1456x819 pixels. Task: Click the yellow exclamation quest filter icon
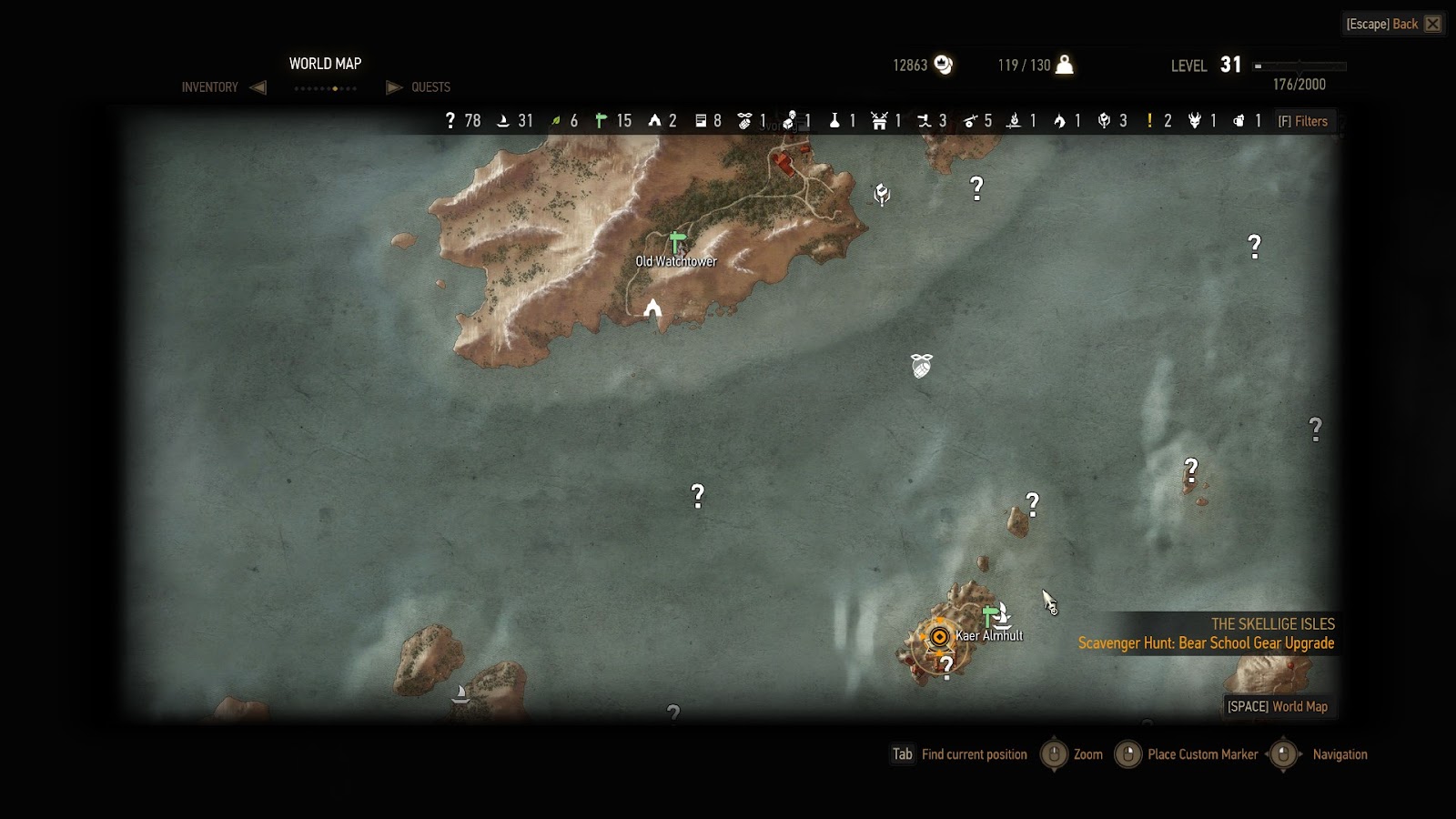[1150, 120]
